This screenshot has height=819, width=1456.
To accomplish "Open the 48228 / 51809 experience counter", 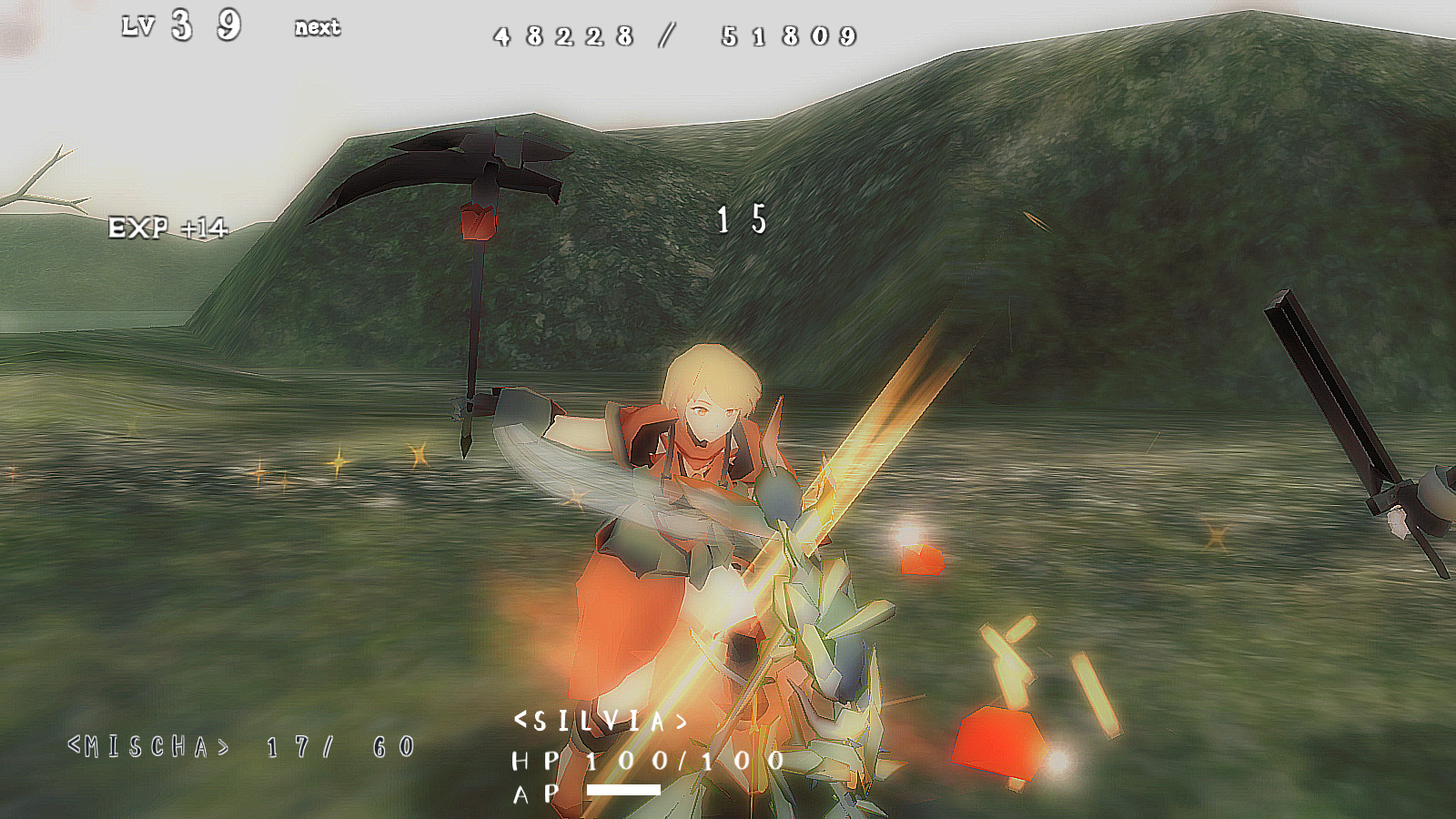I will pos(673,35).
